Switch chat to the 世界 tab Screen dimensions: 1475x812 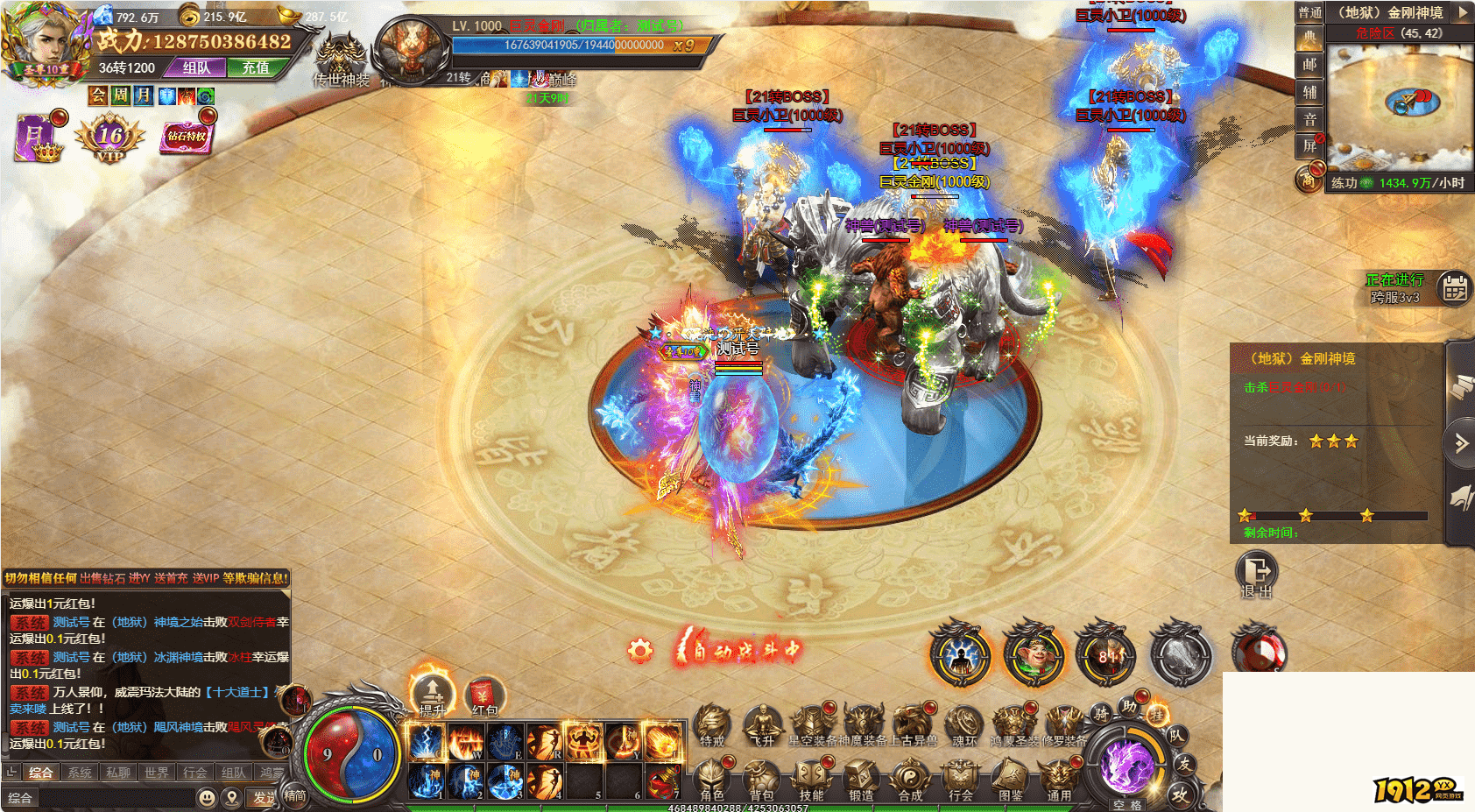click(x=157, y=773)
